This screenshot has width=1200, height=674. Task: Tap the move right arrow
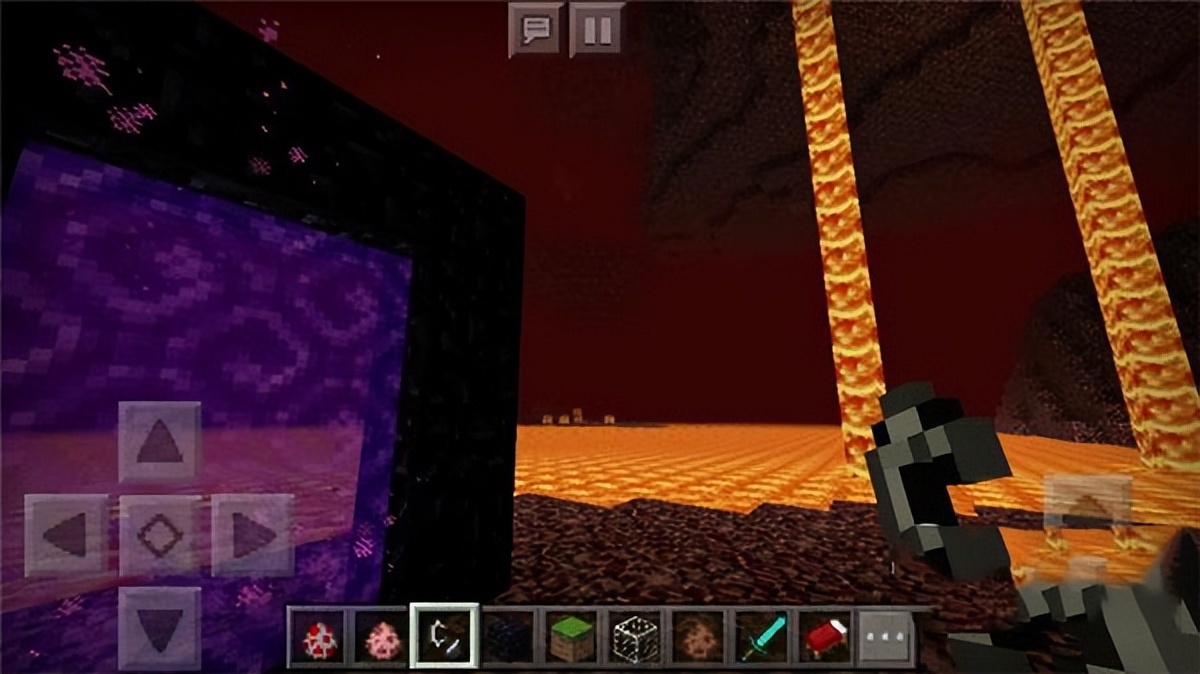tap(252, 535)
